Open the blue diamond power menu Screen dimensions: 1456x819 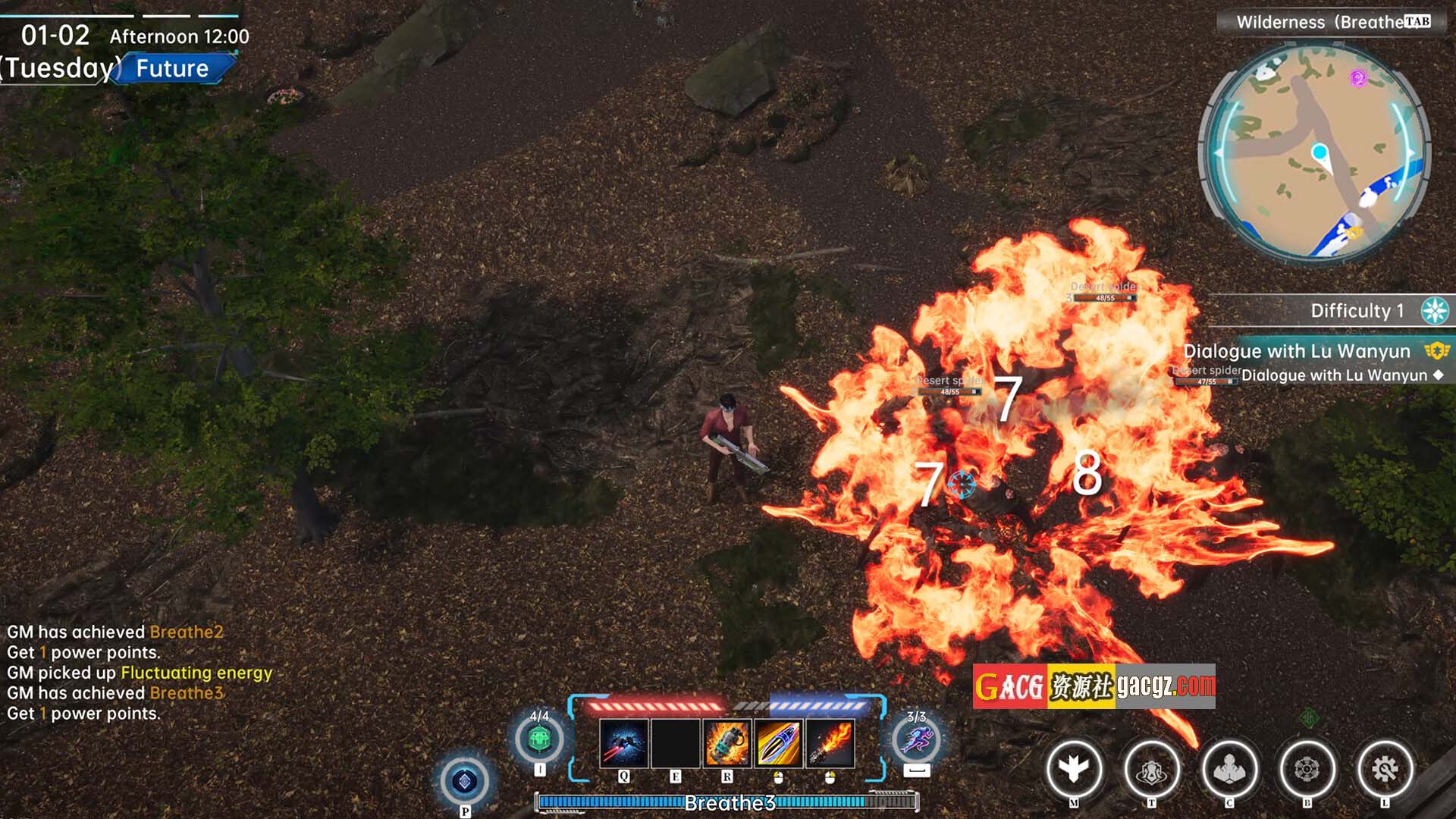465,780
